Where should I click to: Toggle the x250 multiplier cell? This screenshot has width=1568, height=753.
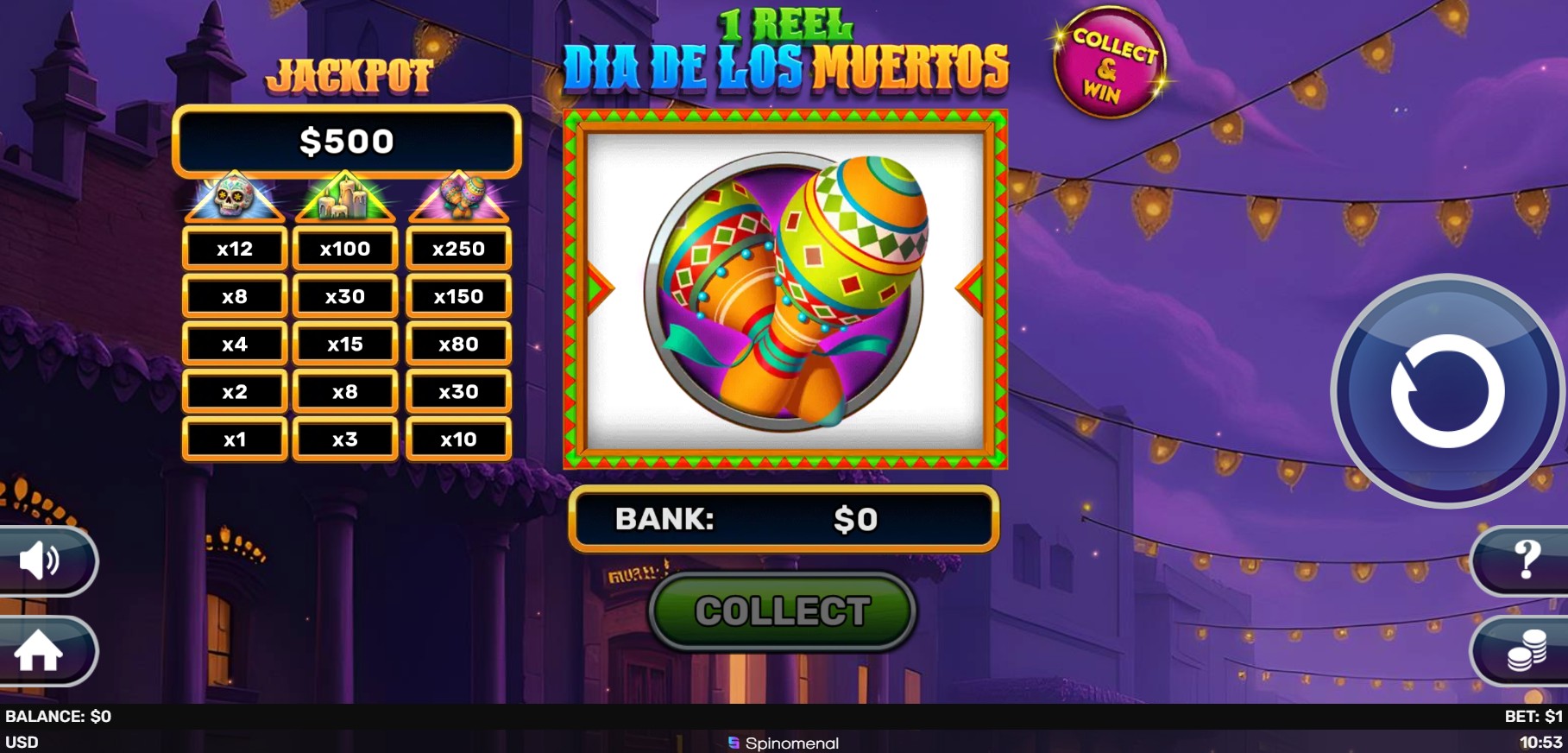click(458, 249)
